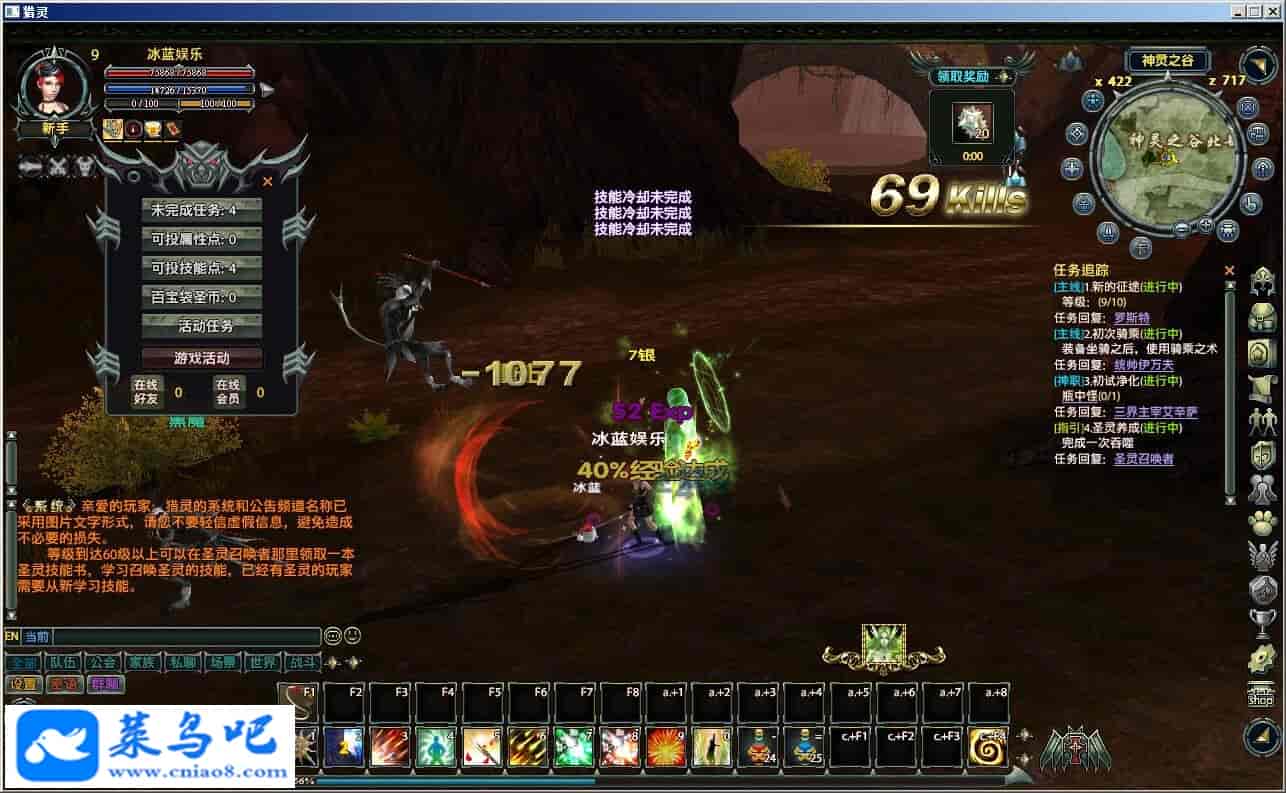Screen dimensions: 1286x793
Task: Switch chat to the 队伍 team tab
Action: click(63, 662)
